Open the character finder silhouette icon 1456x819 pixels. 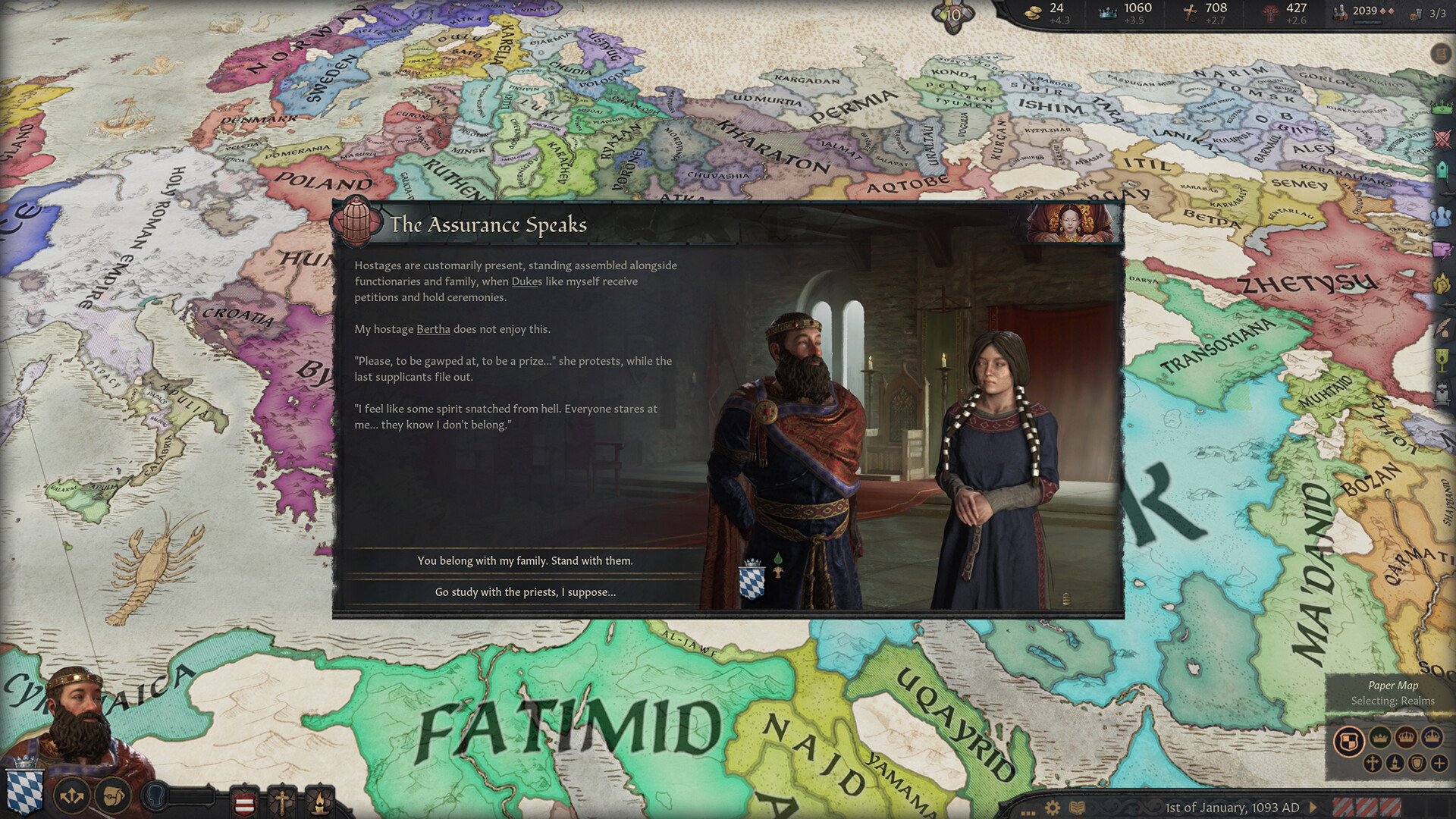click(x=155, y=795)
